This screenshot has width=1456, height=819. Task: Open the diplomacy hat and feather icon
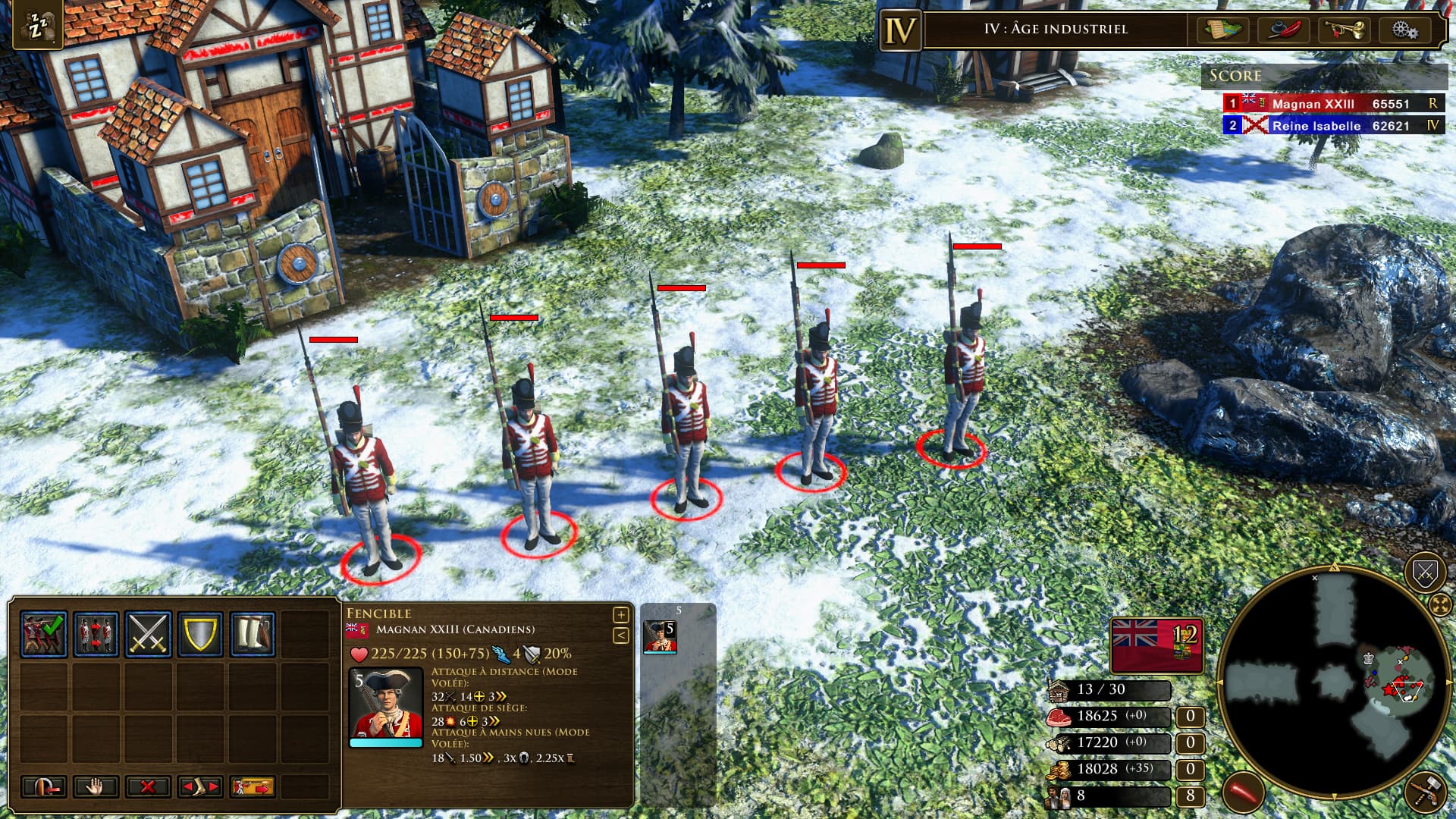pos(1284,30)
